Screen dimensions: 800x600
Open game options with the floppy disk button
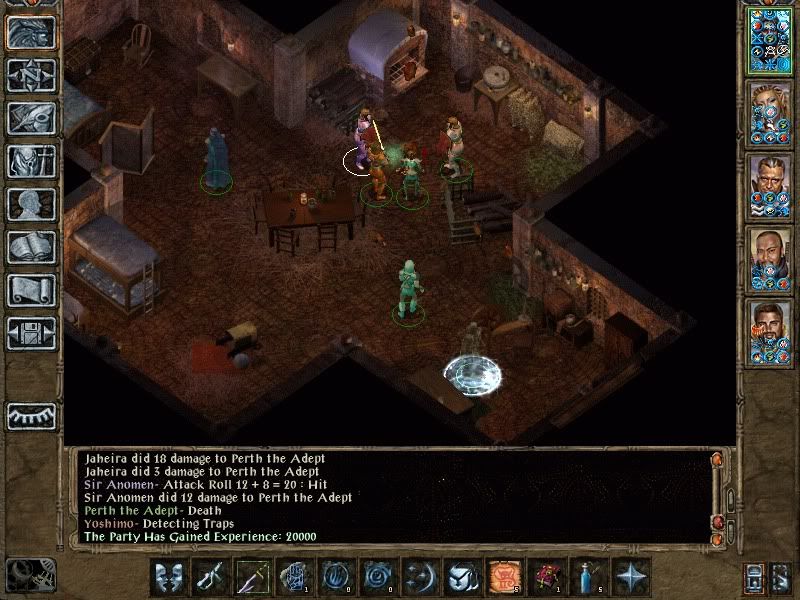click(31, 333)
